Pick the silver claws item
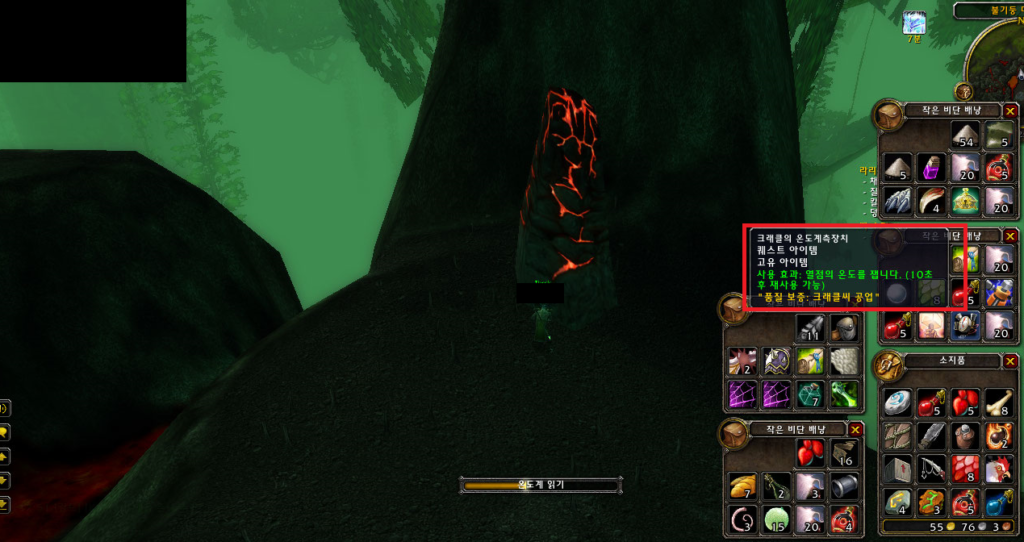1024x542 pixels. pyautogui.click(x=897, y=200)
